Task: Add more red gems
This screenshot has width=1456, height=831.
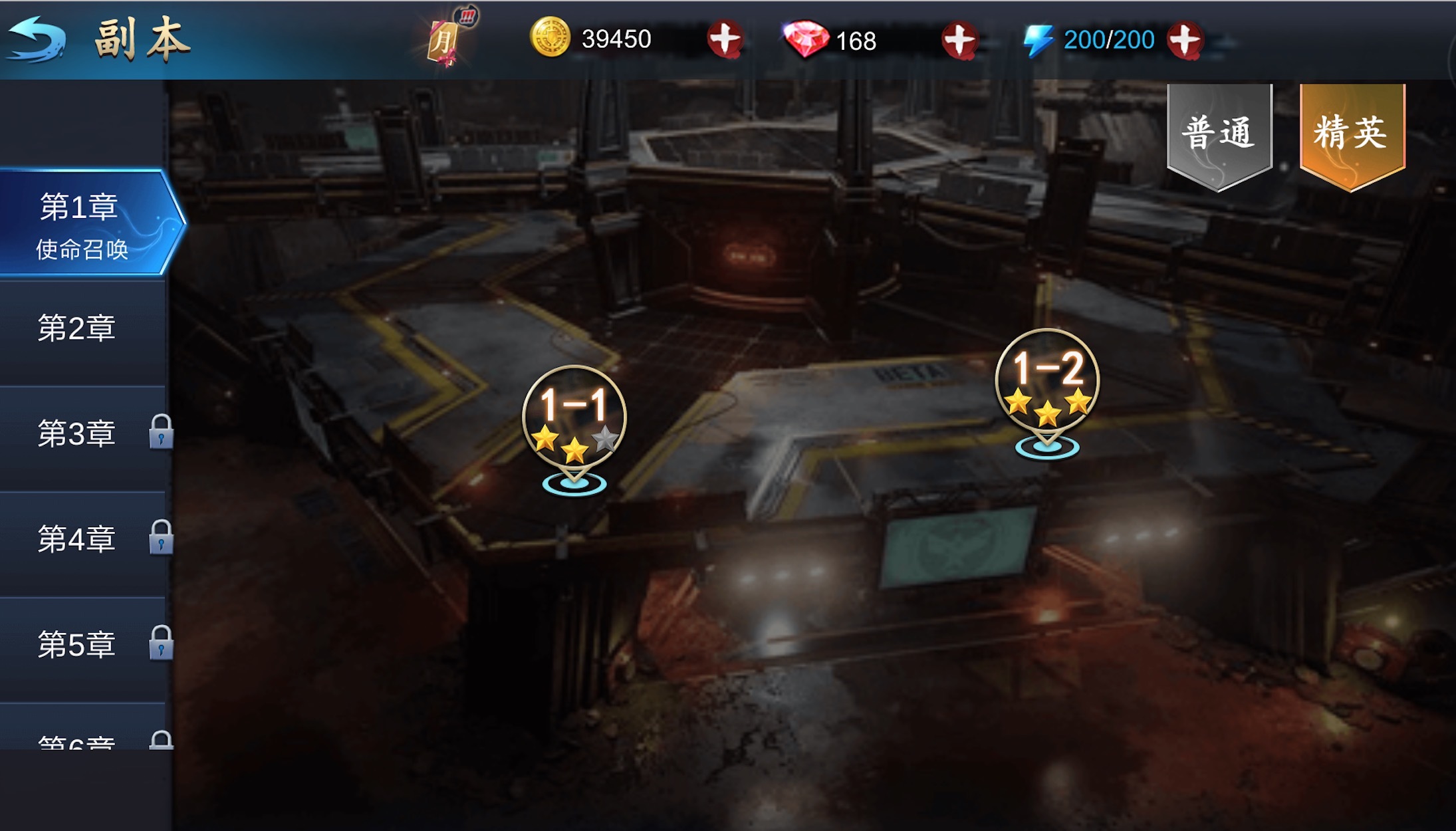Action: pyautogui.click(x=959, y=40)
